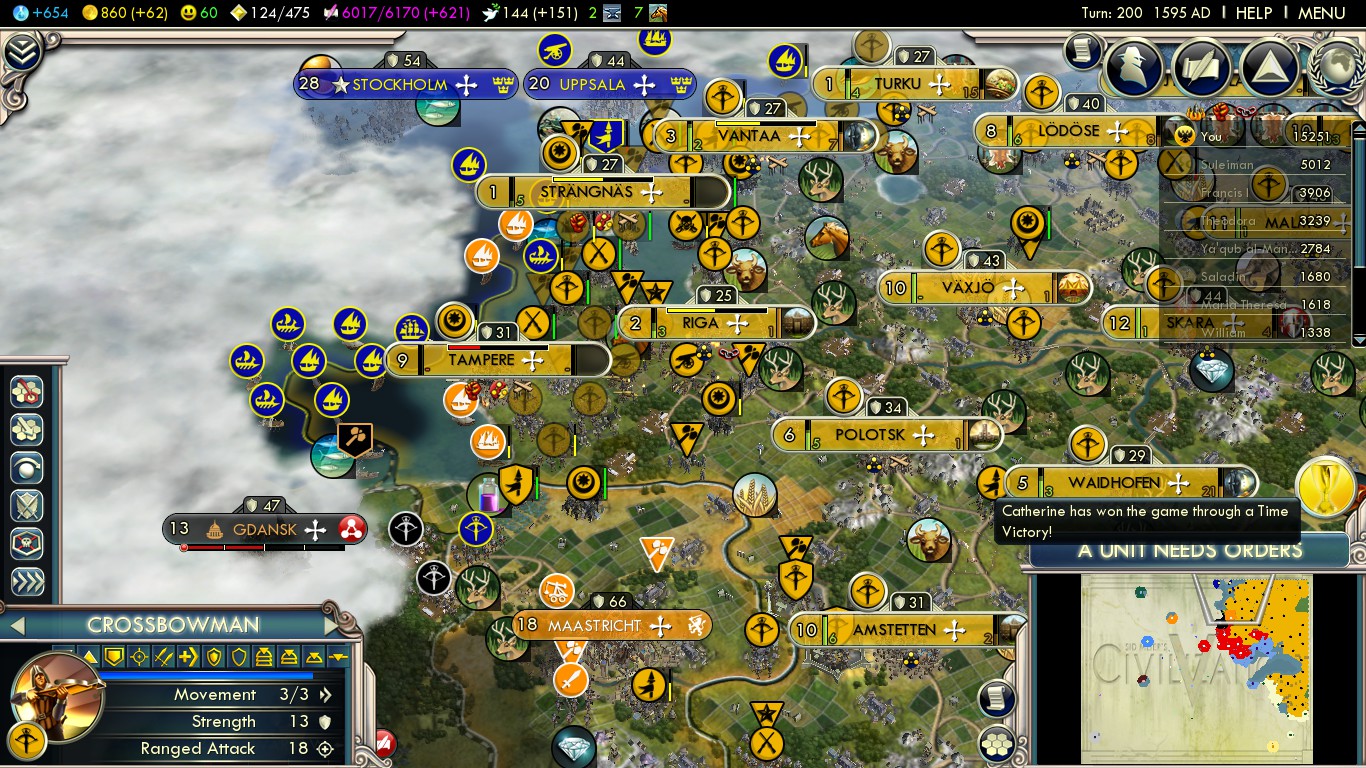Viewport: 1366px width, 768px height.
Task: Open the social policies scroll-and-quill button
Action: click(x=1202, y=67)
